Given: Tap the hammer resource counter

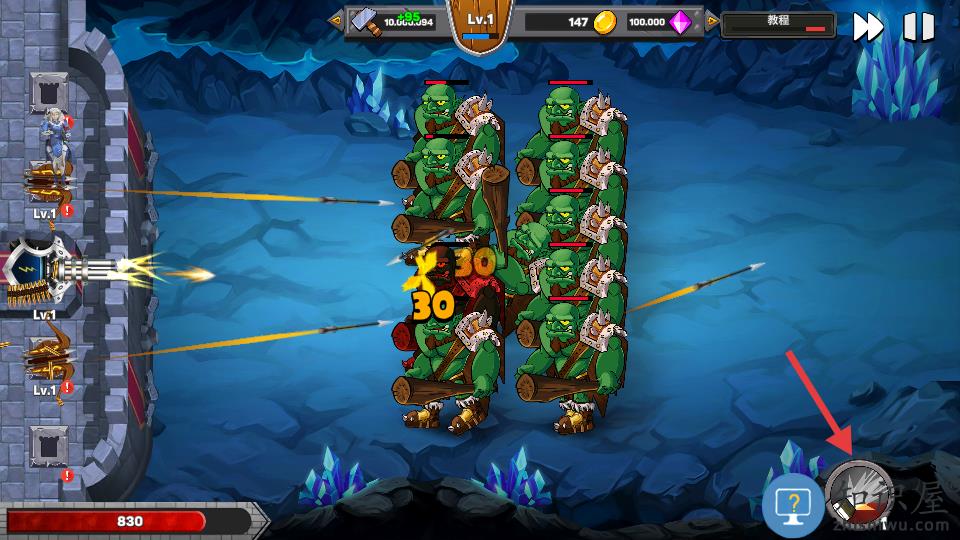Looking at the screenshot, I should (394, 22).
